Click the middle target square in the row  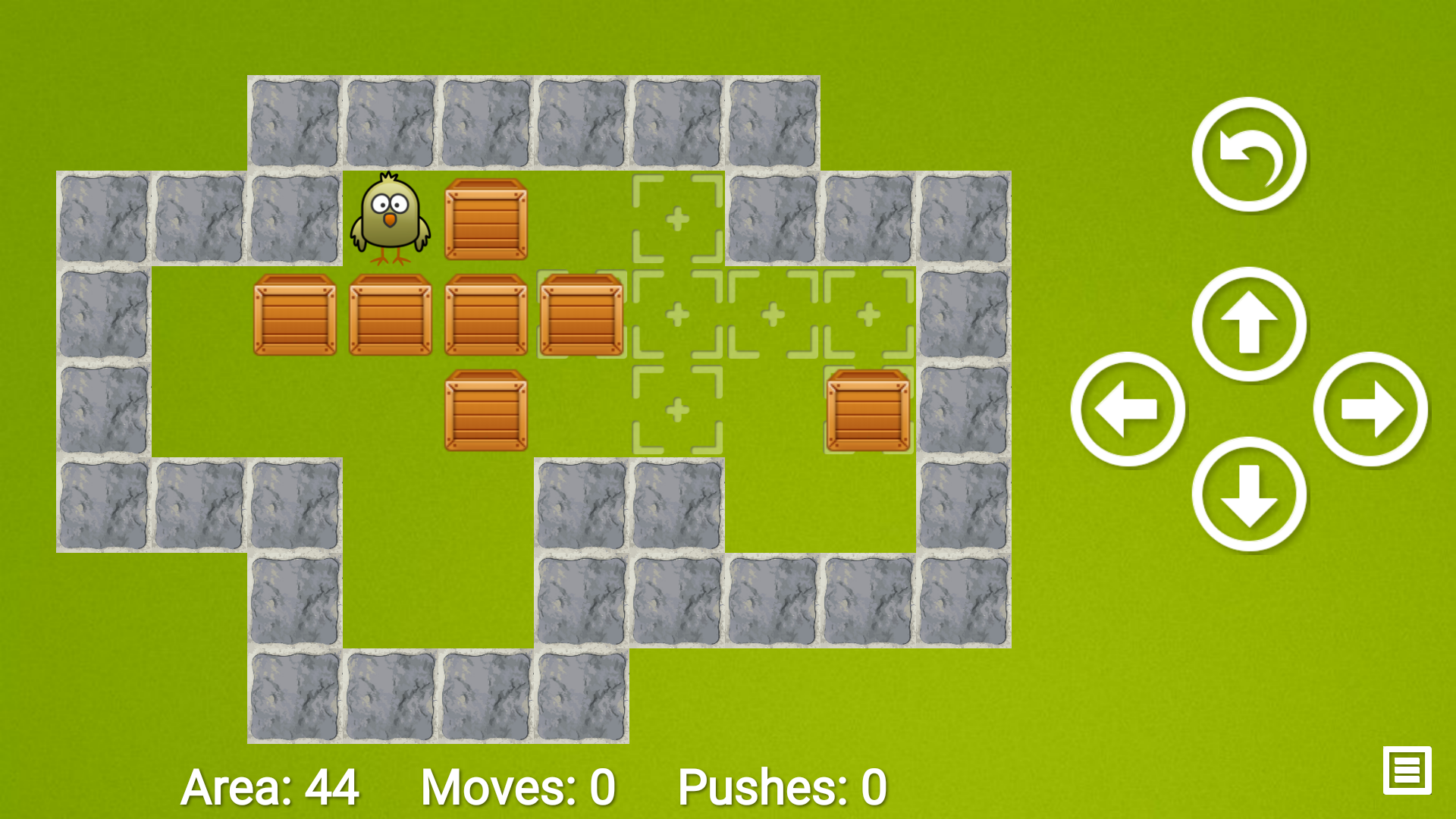tap(772, 313)
